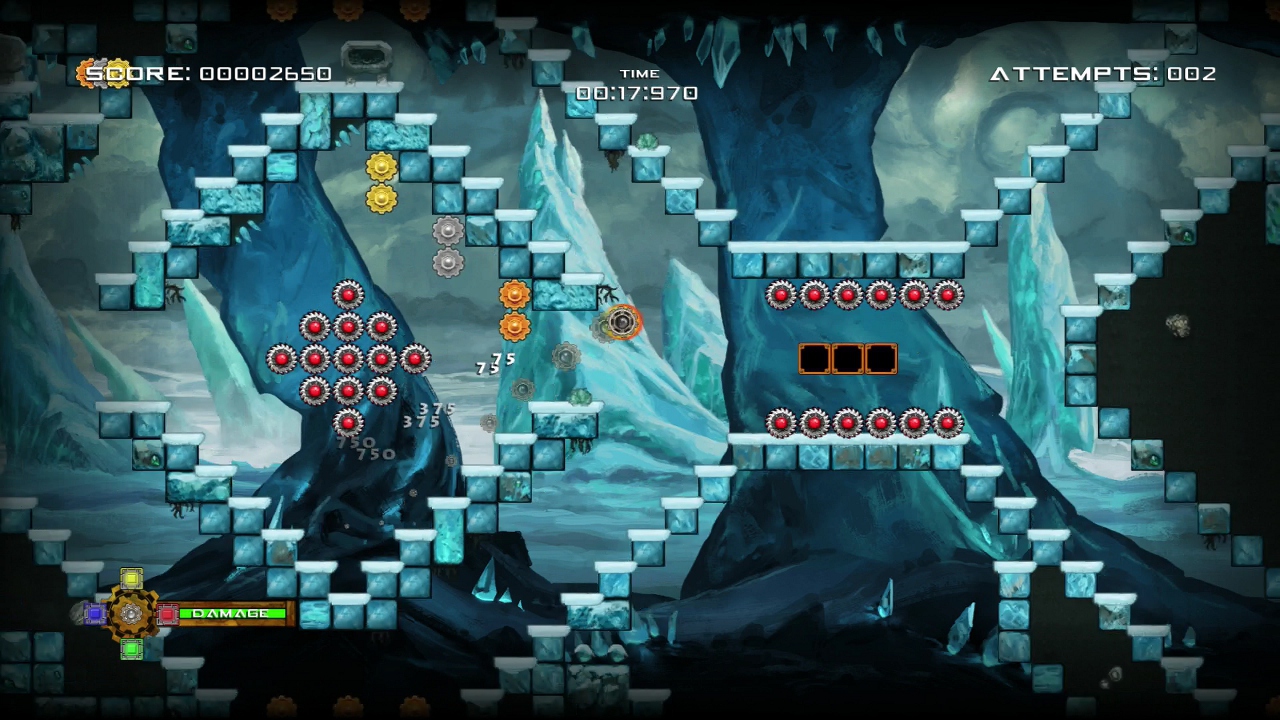The height and width of the screenshot is (720, 1280).
Task: Click the bronze gear selector hub
Action: click(131, 613)
